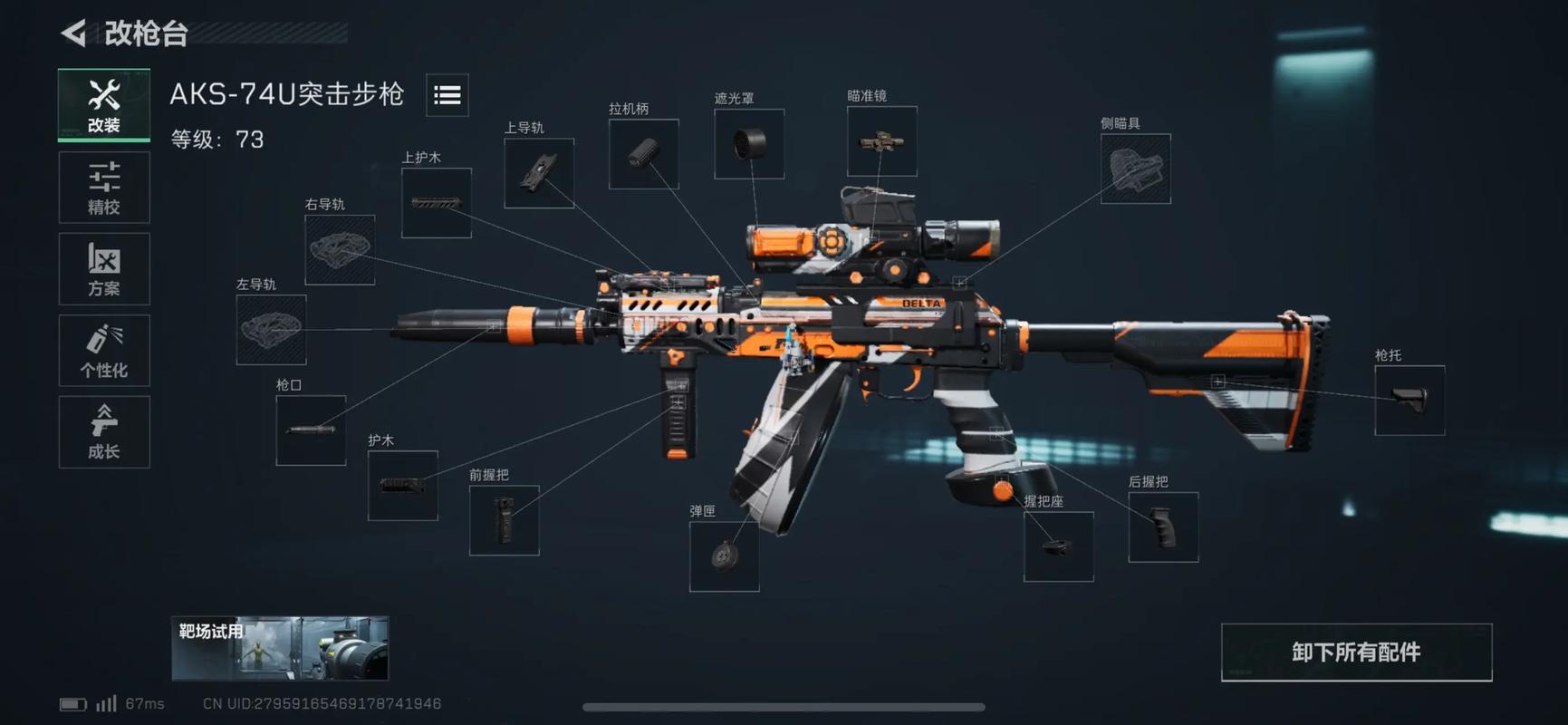This screenshot has height=725, width=1568.
Task: Open the 枪口 muzzle slot
Action: [311, 430]
